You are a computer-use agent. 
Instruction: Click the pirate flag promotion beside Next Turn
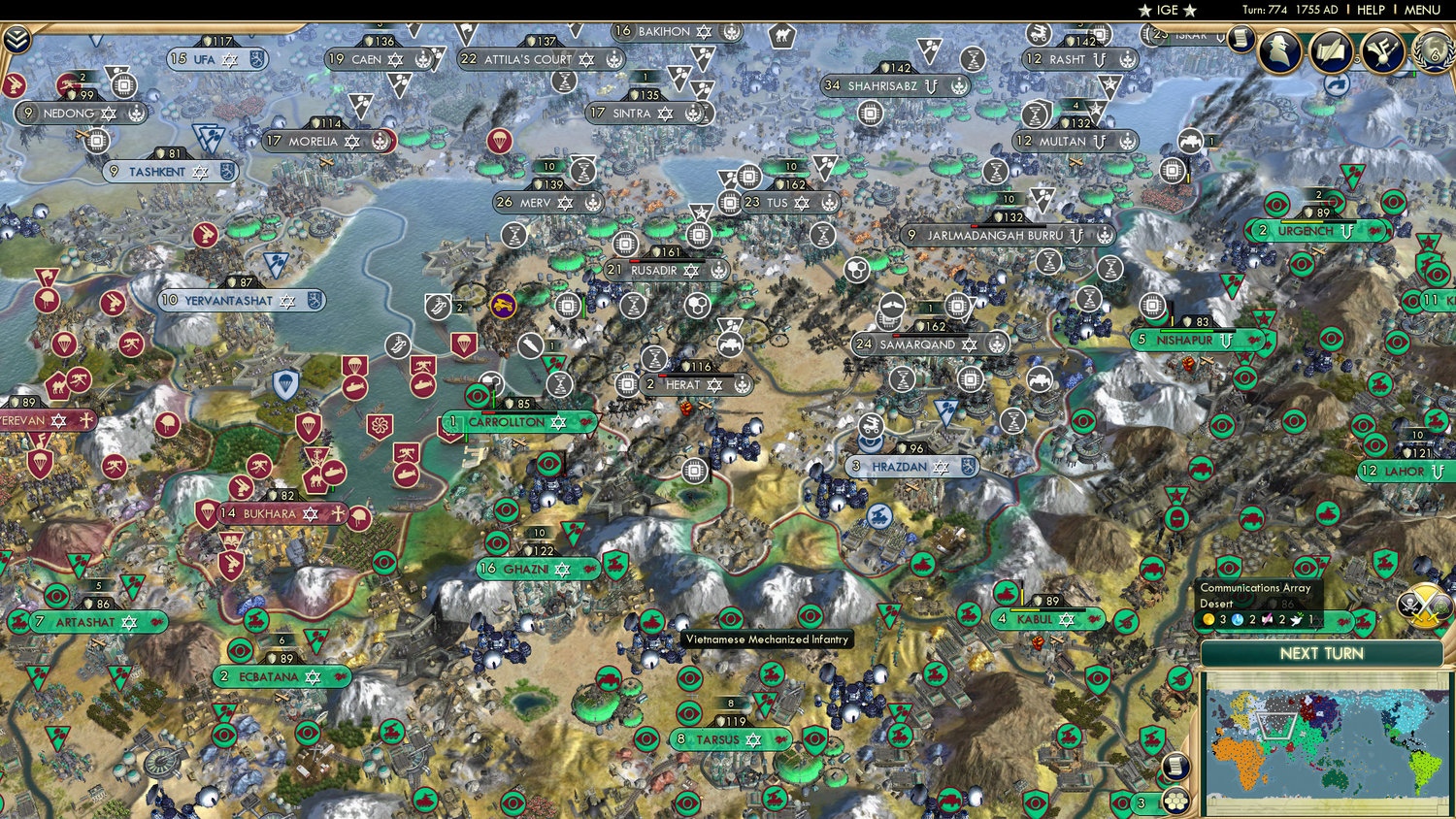1409,603
